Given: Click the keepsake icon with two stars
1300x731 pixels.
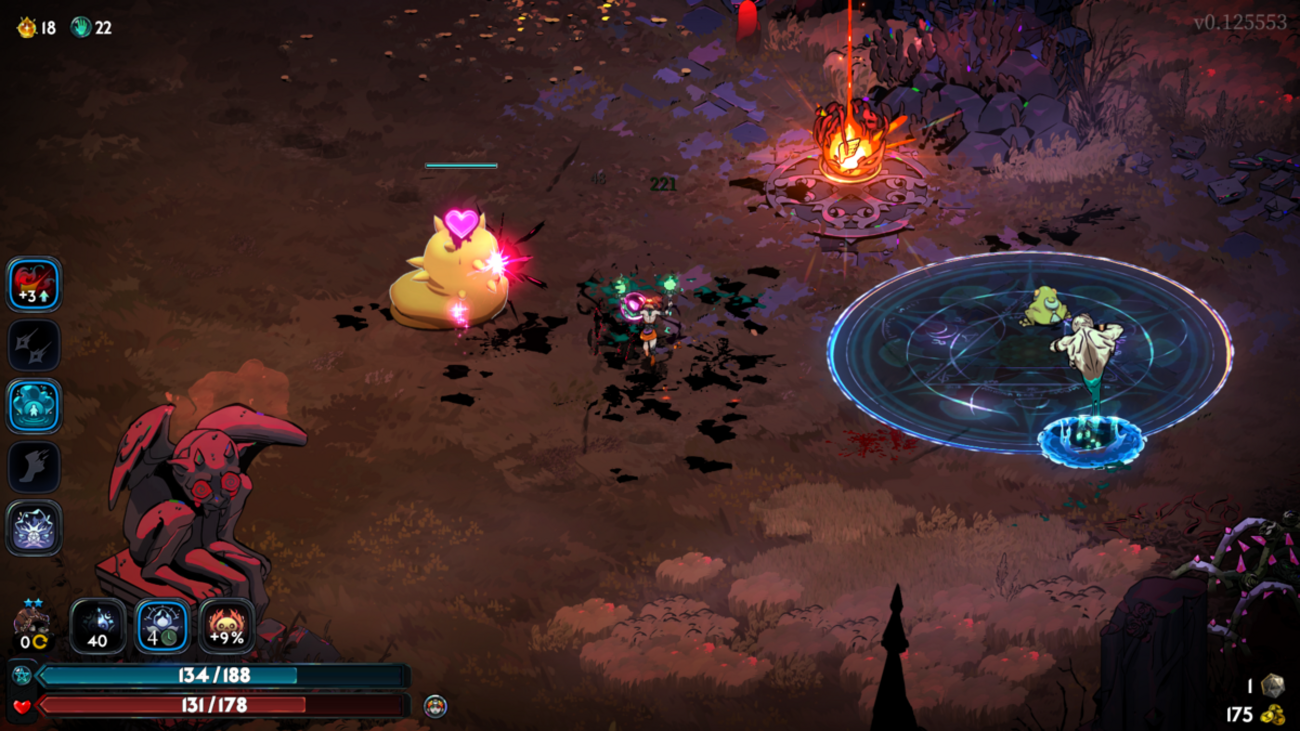Looking at the screenshot, I should [x=31, y=627].
